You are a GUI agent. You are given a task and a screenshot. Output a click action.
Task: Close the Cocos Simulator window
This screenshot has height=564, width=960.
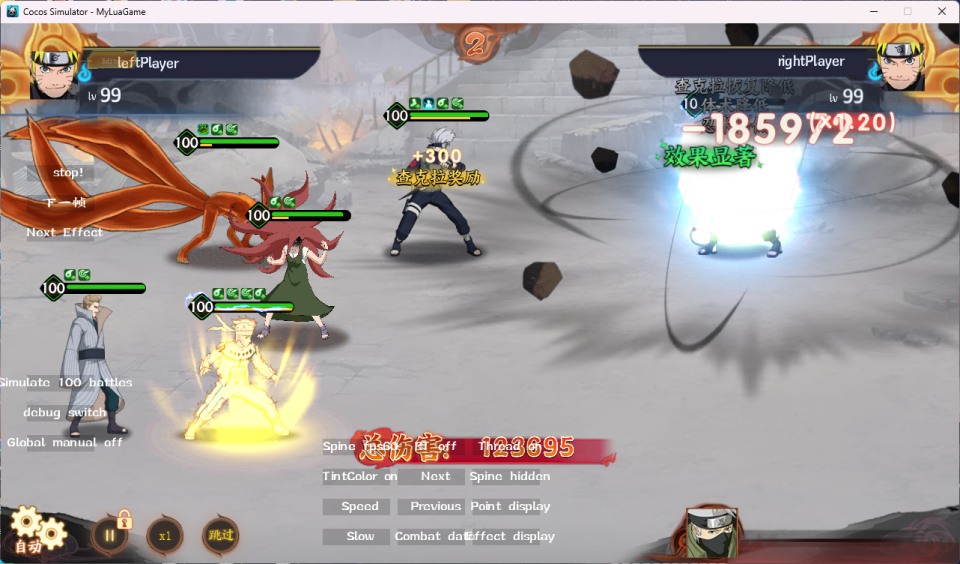(x=941, y=11)
